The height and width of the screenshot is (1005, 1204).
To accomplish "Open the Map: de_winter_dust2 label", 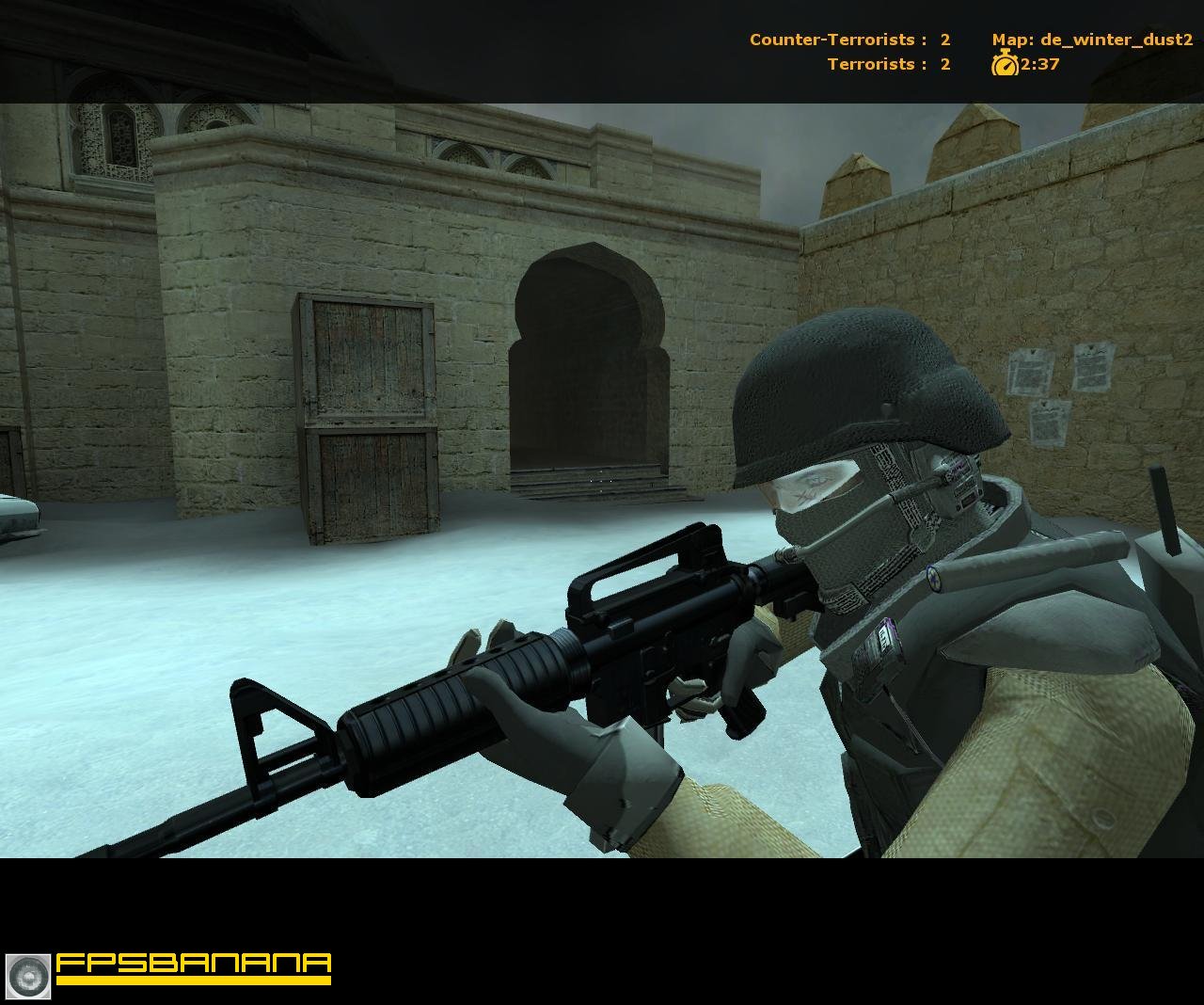I will tap(1091, 40).
